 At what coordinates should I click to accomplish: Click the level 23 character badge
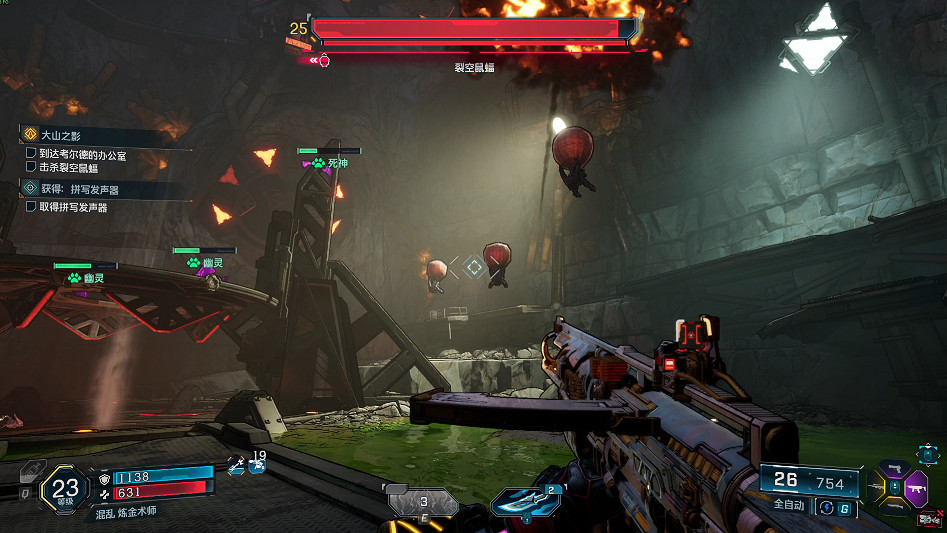pyautogui.click(x=65, y=490)
